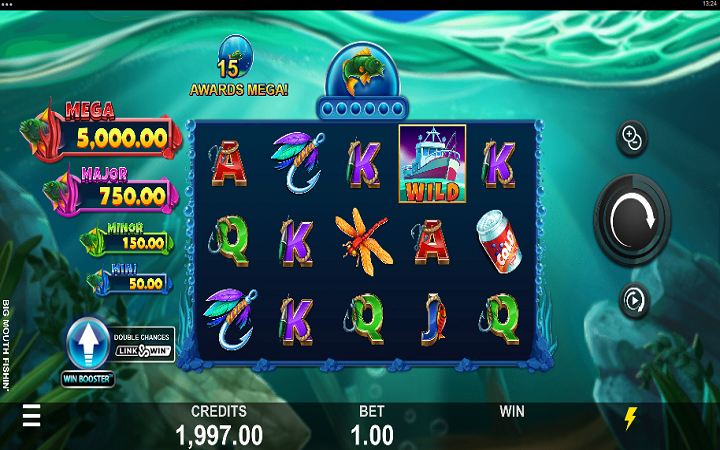This screenshot has height=450, width=720.
Task: Open the bet coins selector
Action: point(633,139)
